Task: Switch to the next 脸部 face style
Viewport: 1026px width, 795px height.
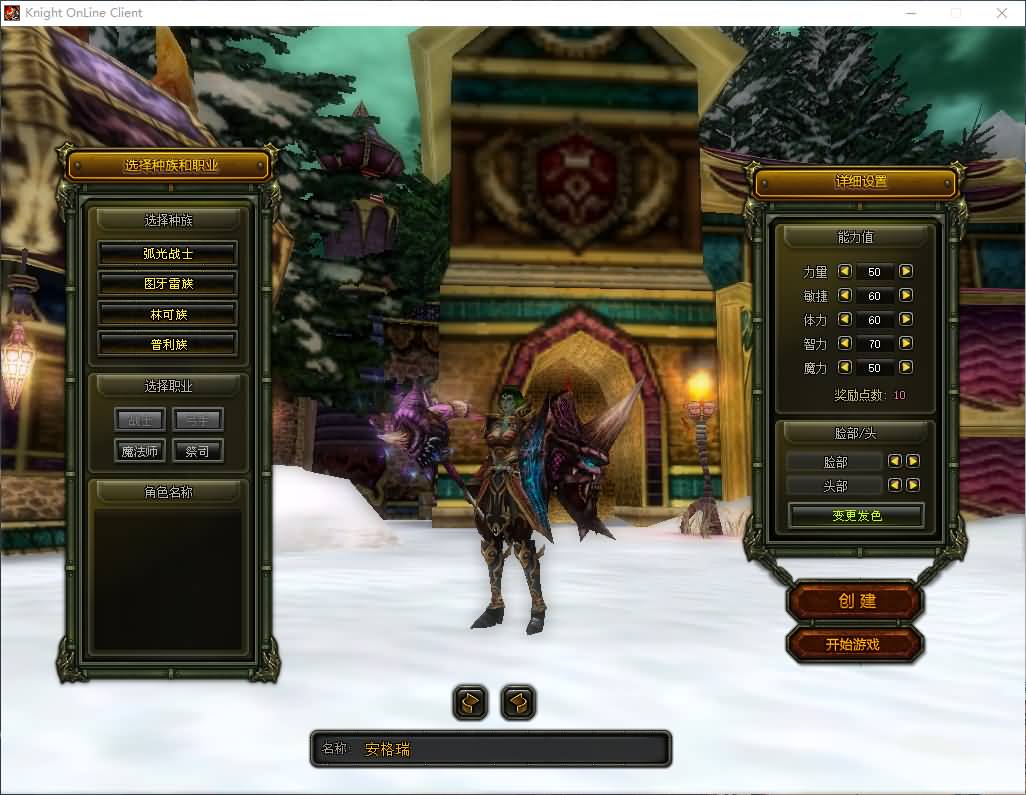Action: [912, 461]
